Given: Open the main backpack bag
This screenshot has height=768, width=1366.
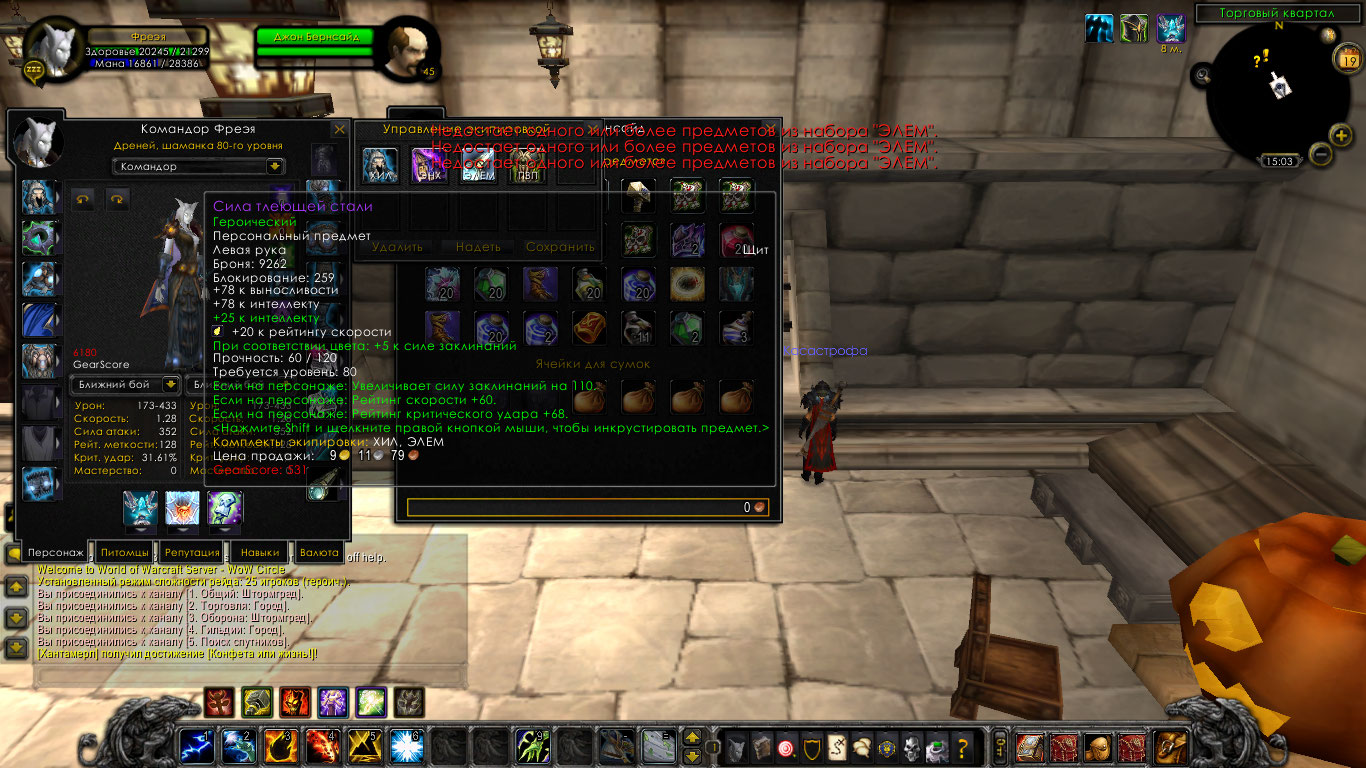Looking at the screenshot, I should point(1168,746).
